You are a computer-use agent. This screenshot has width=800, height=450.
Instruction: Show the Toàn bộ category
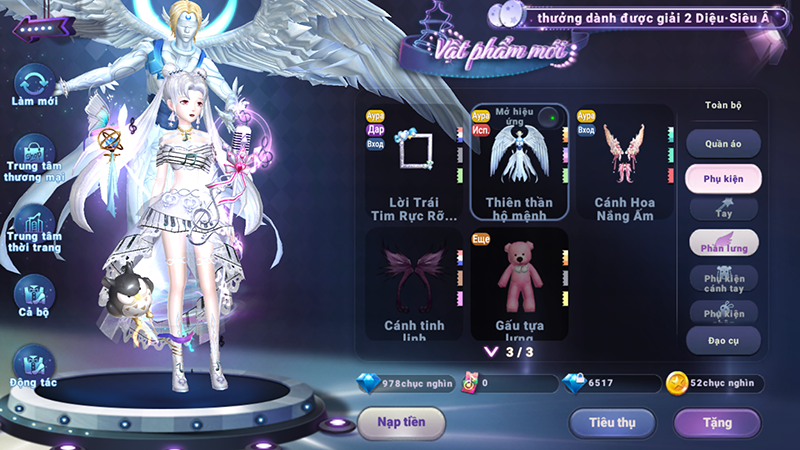pyautogui.click(x=723, y=105)
